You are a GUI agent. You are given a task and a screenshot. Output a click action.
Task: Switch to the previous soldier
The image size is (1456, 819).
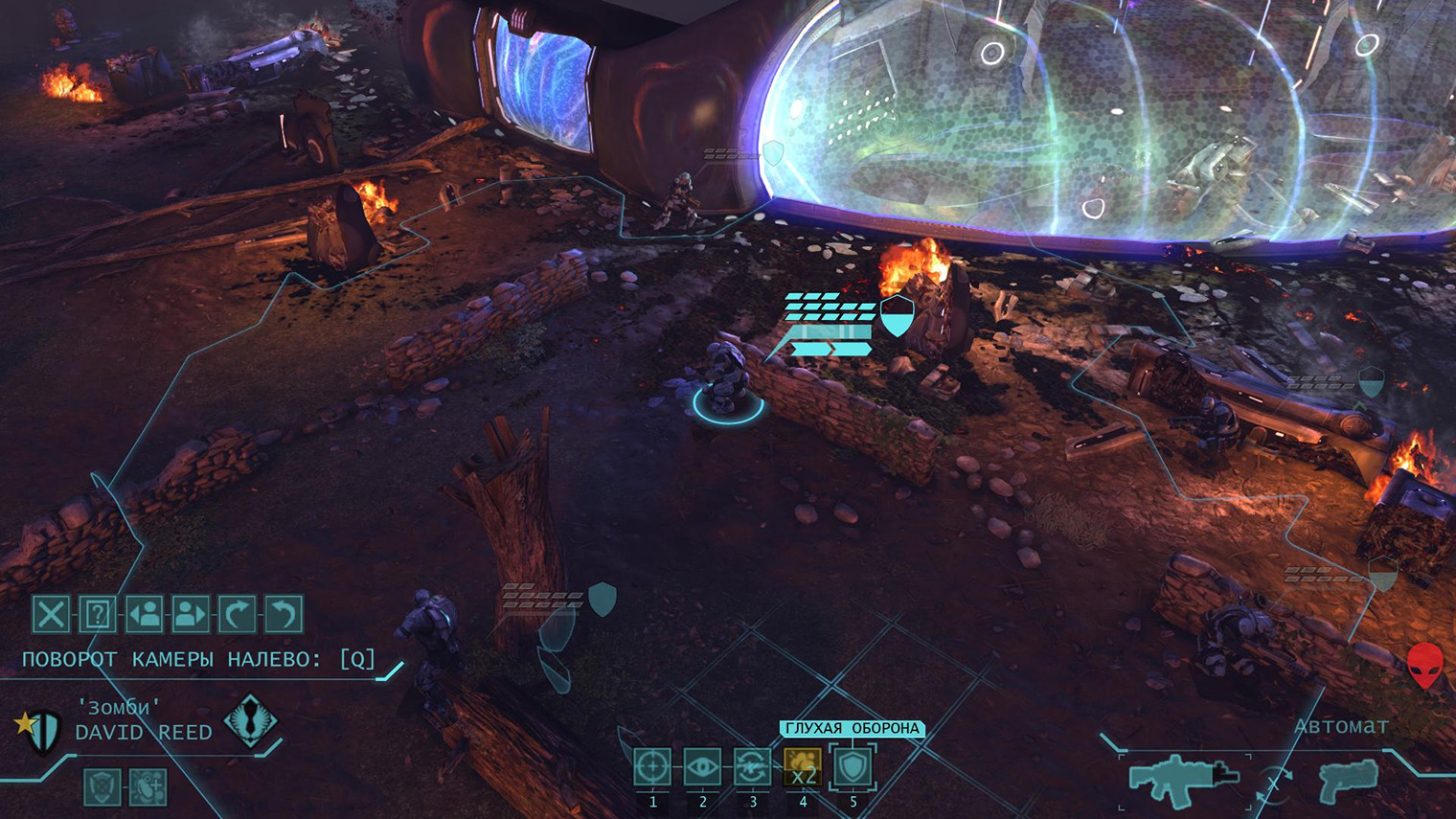147,615
